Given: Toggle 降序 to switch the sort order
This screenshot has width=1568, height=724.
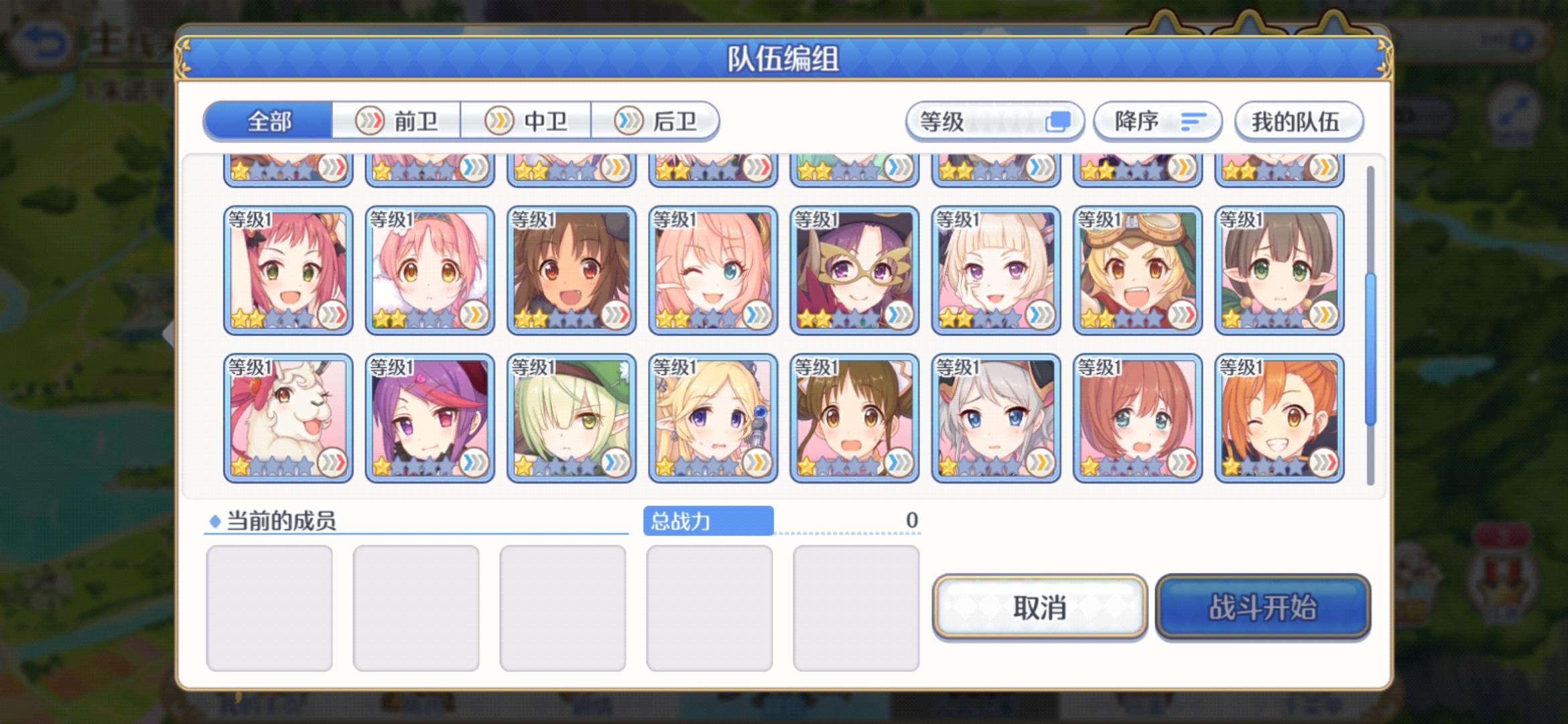Looking at the screenshot, I should [x=1156, y=122].
